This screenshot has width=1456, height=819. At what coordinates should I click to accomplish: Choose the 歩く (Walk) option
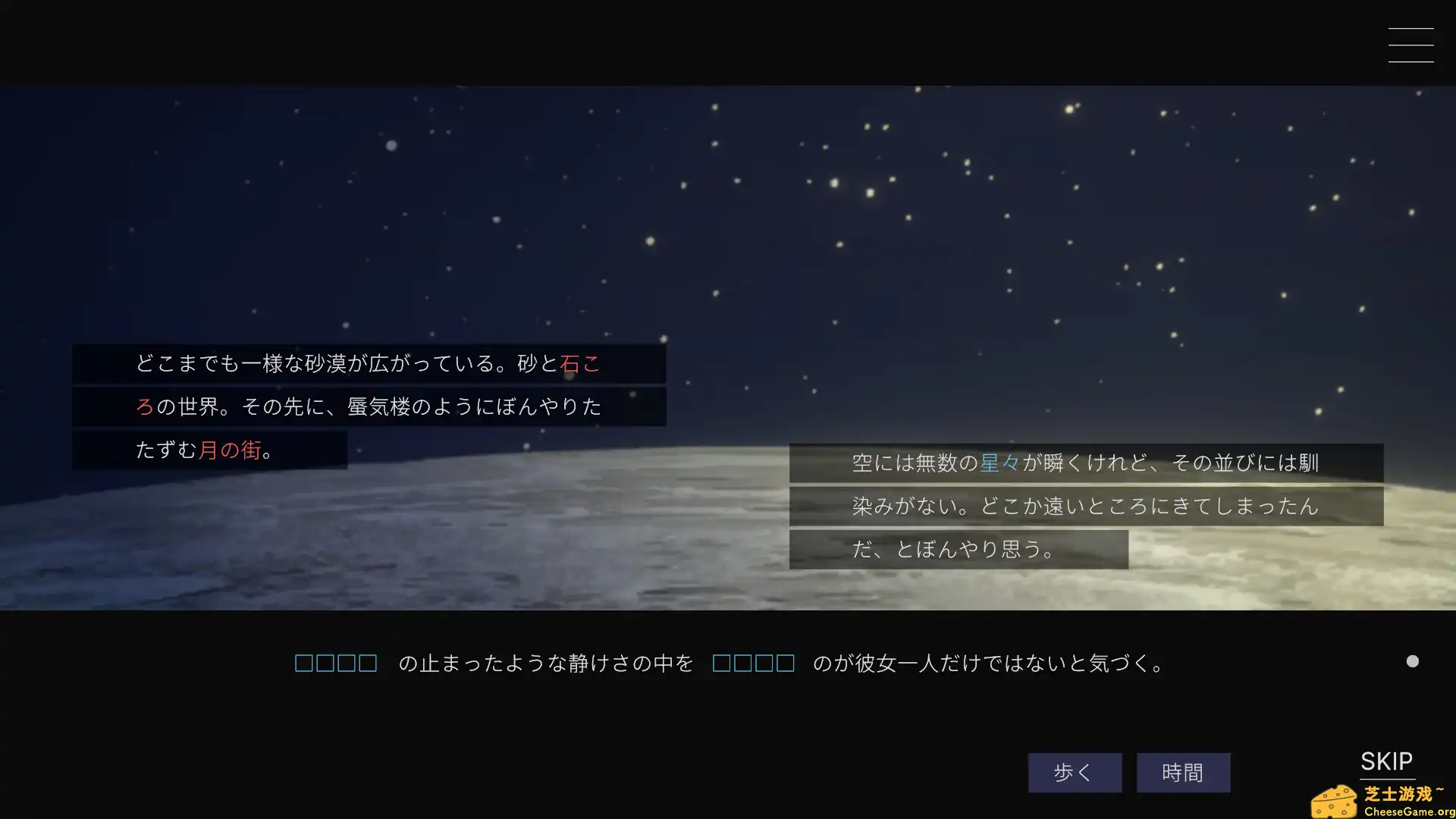tap(1074, 772)
